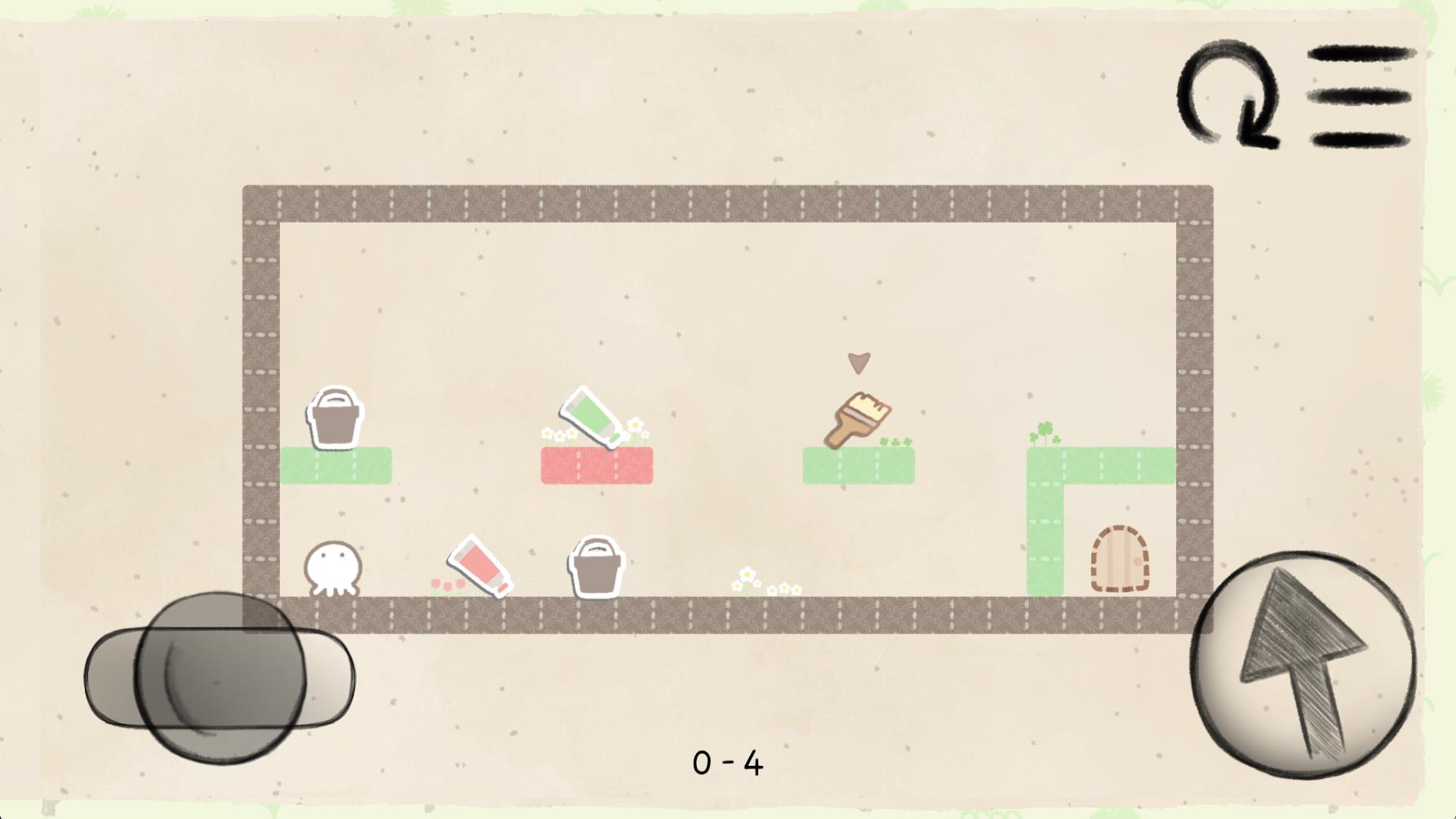Restart the level with the circular arrow
The height and width of the screenshot is (819, 1456).
click(1227, 94)
